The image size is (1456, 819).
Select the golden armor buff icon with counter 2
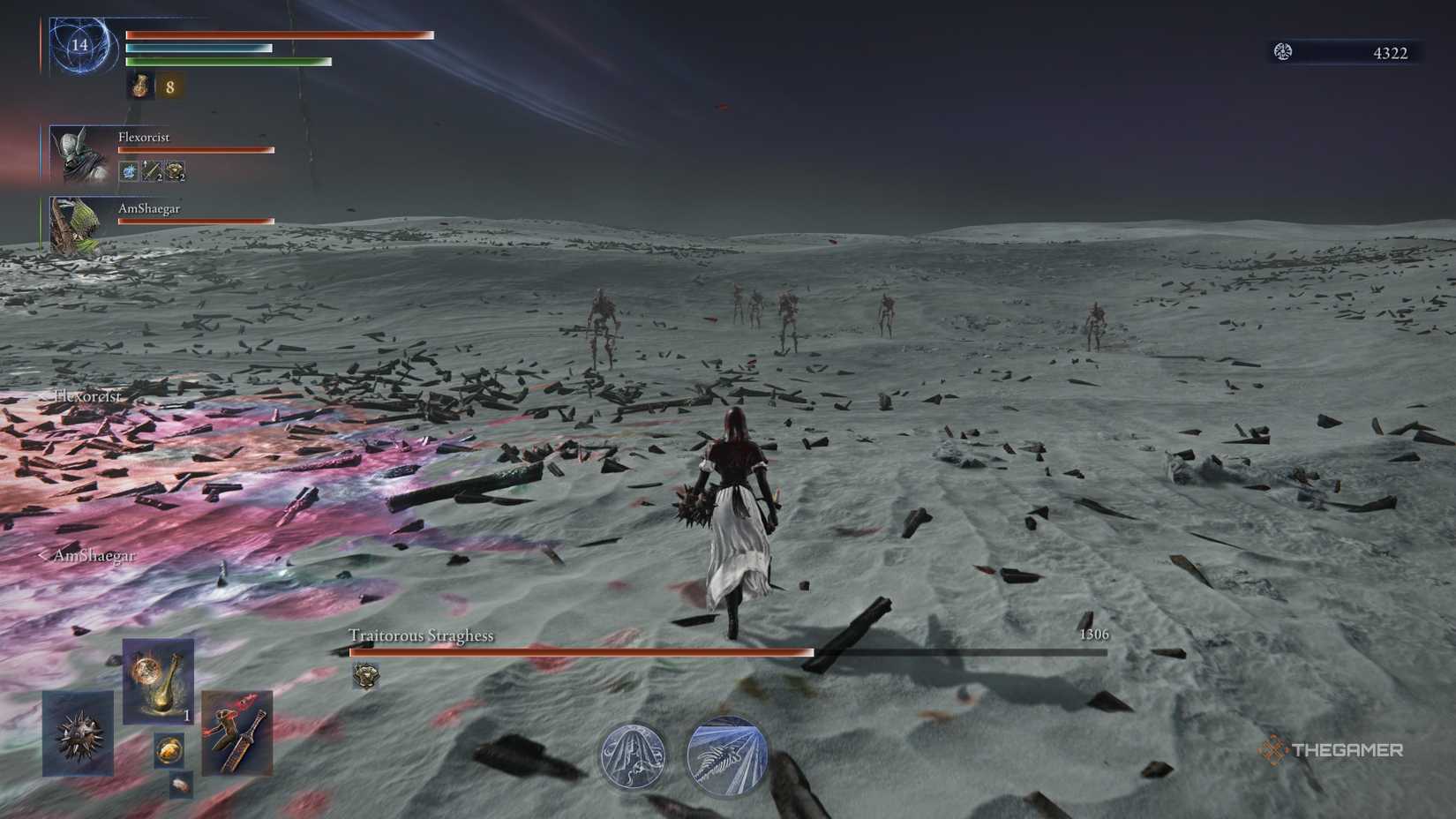pyautogui.click(x=176, y=170)
